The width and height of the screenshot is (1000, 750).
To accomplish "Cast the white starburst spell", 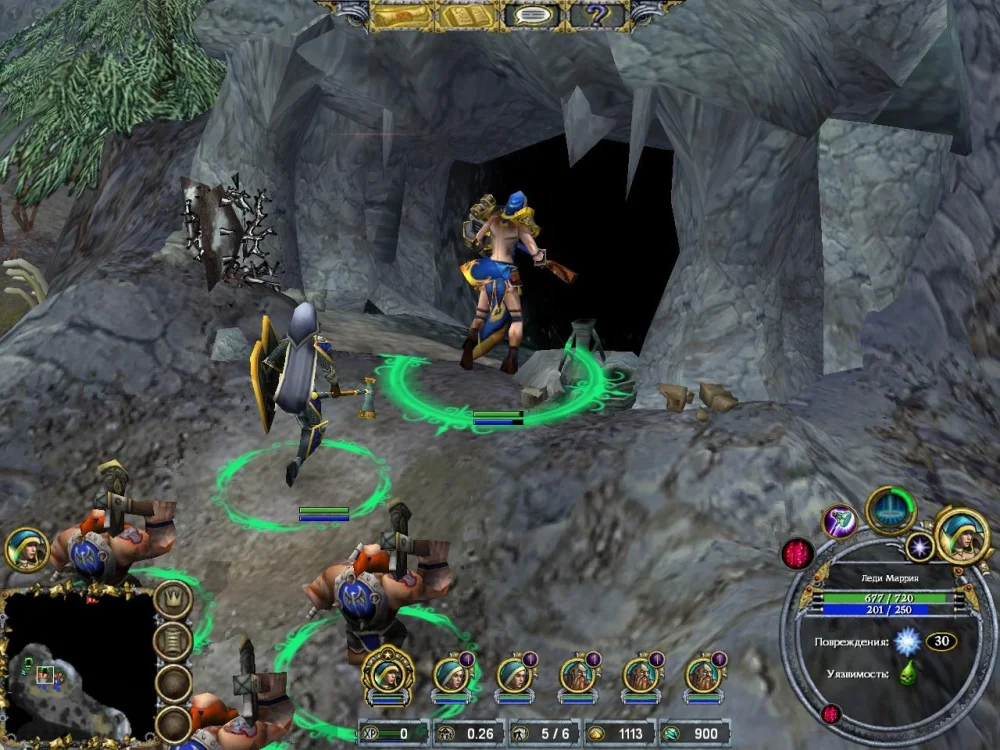I will click(x=920, y=546).
